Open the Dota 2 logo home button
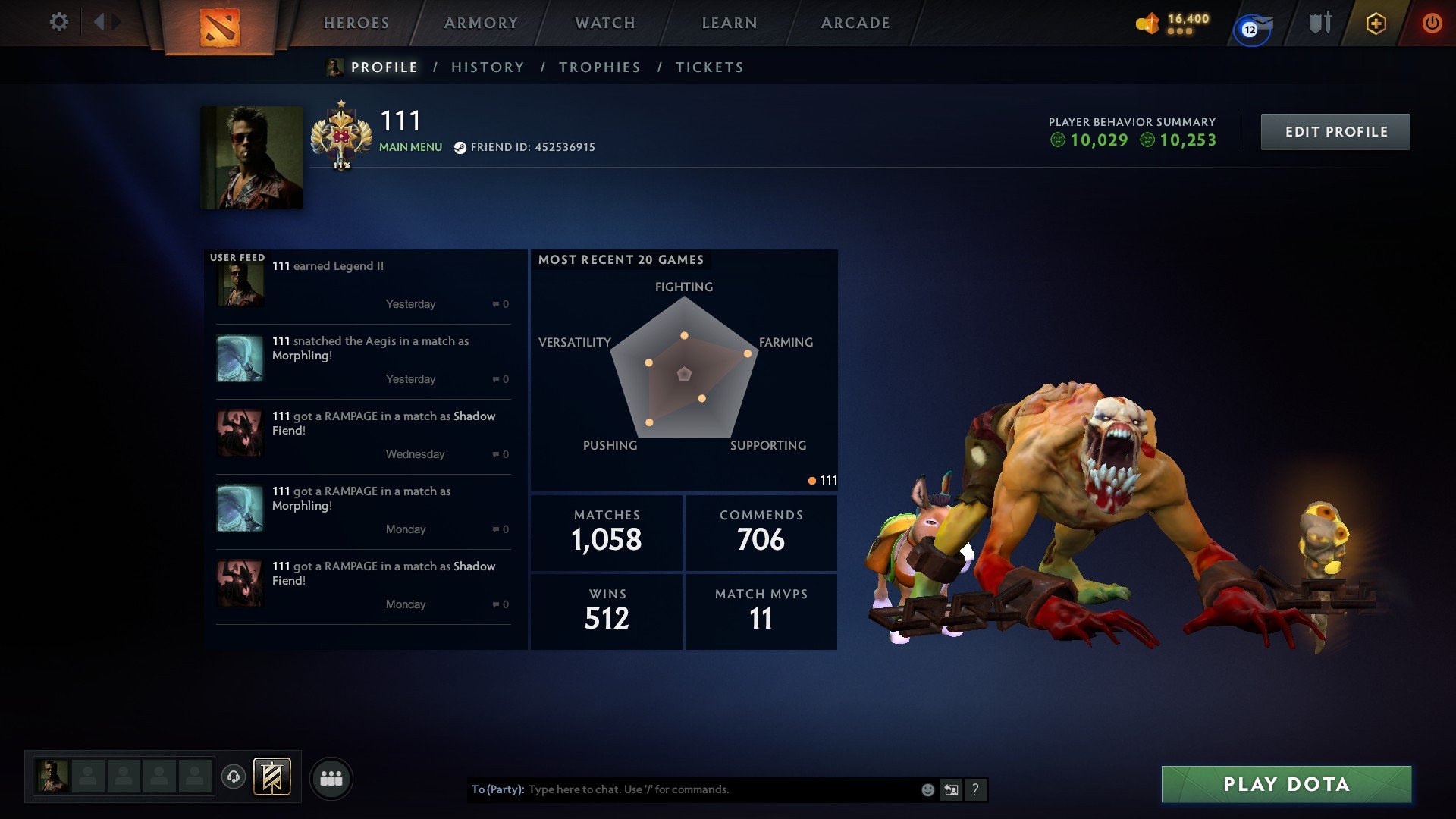 point(219,27)
